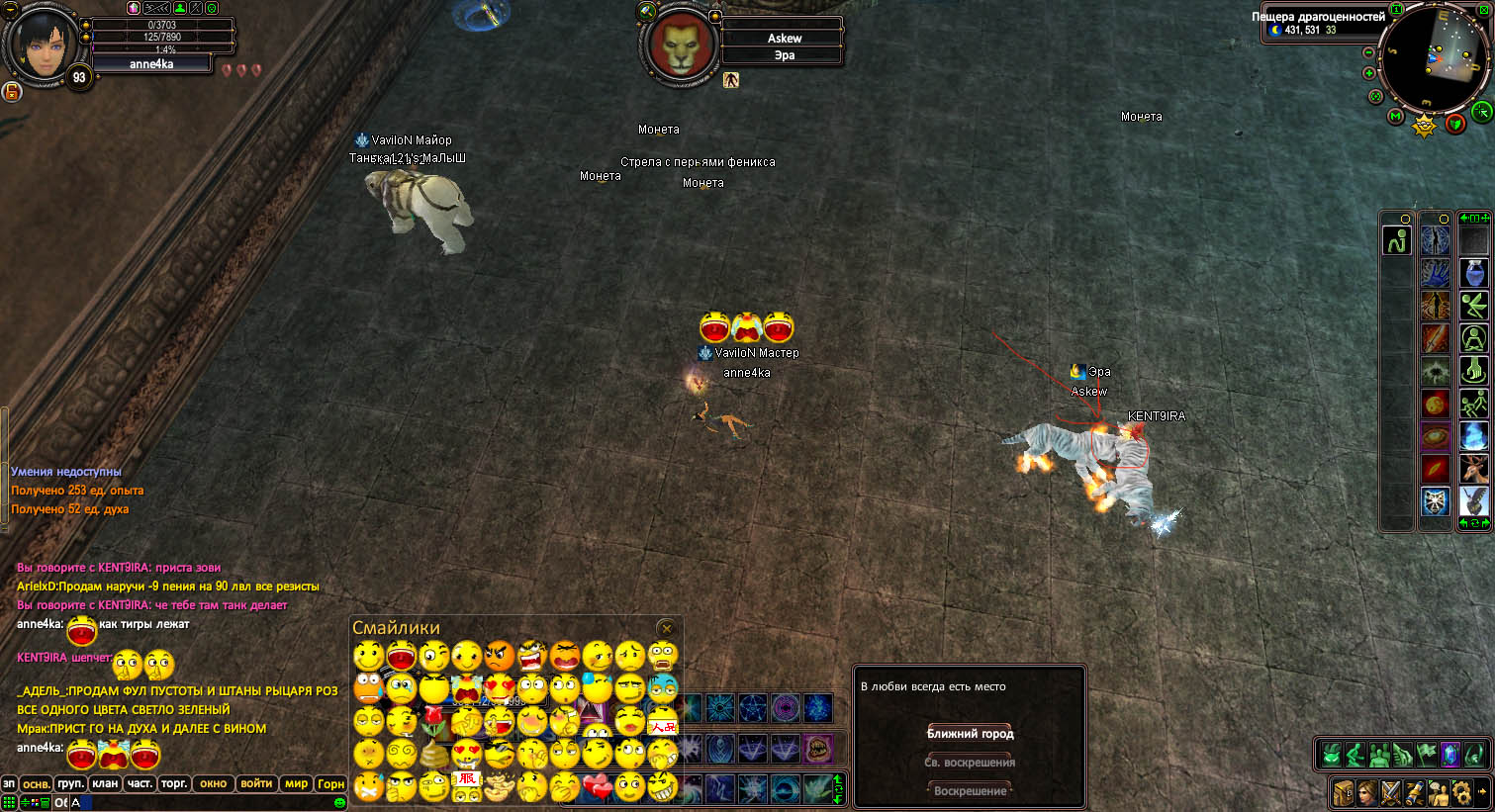
Task: Select the "торг." trade chat tab
Action: [174, 783]
